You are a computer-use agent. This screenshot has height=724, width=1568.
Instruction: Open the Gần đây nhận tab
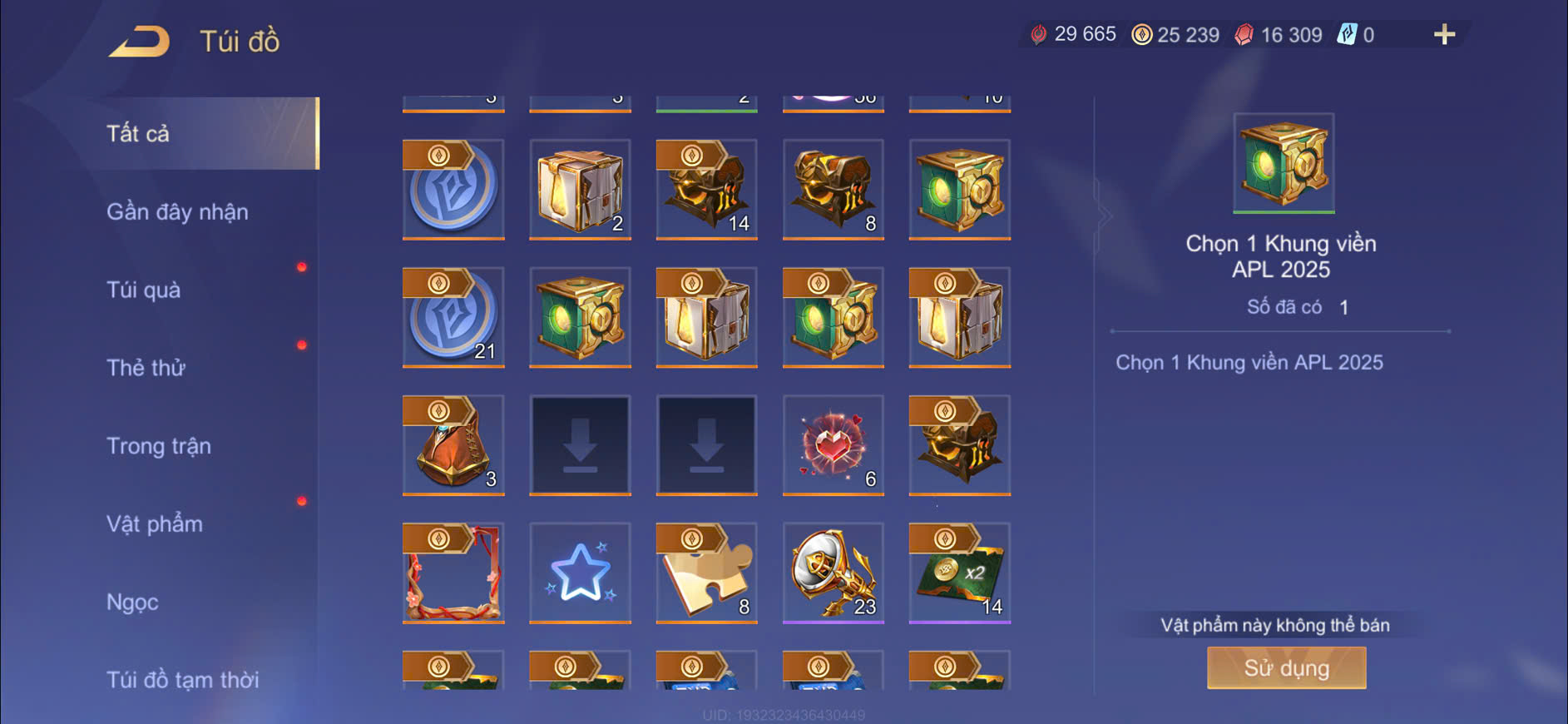(x=177, y=211)
